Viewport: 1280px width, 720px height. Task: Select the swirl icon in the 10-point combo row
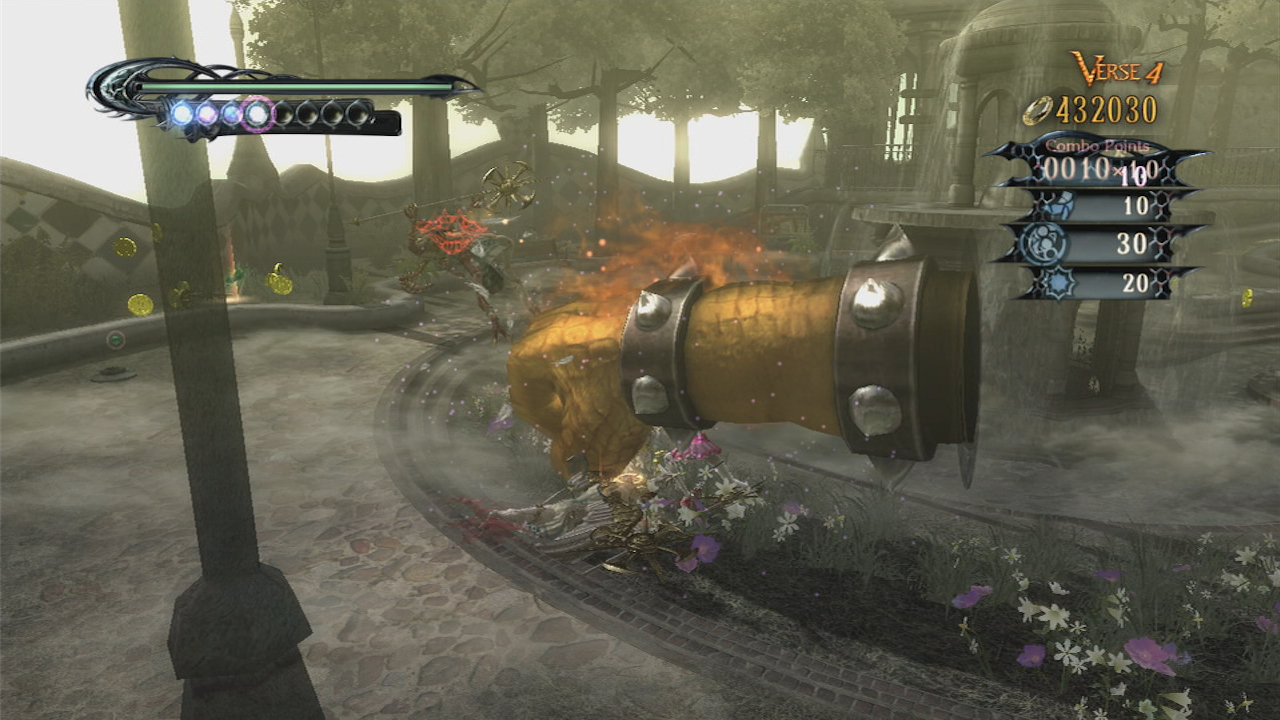[x=1055, y=207]
